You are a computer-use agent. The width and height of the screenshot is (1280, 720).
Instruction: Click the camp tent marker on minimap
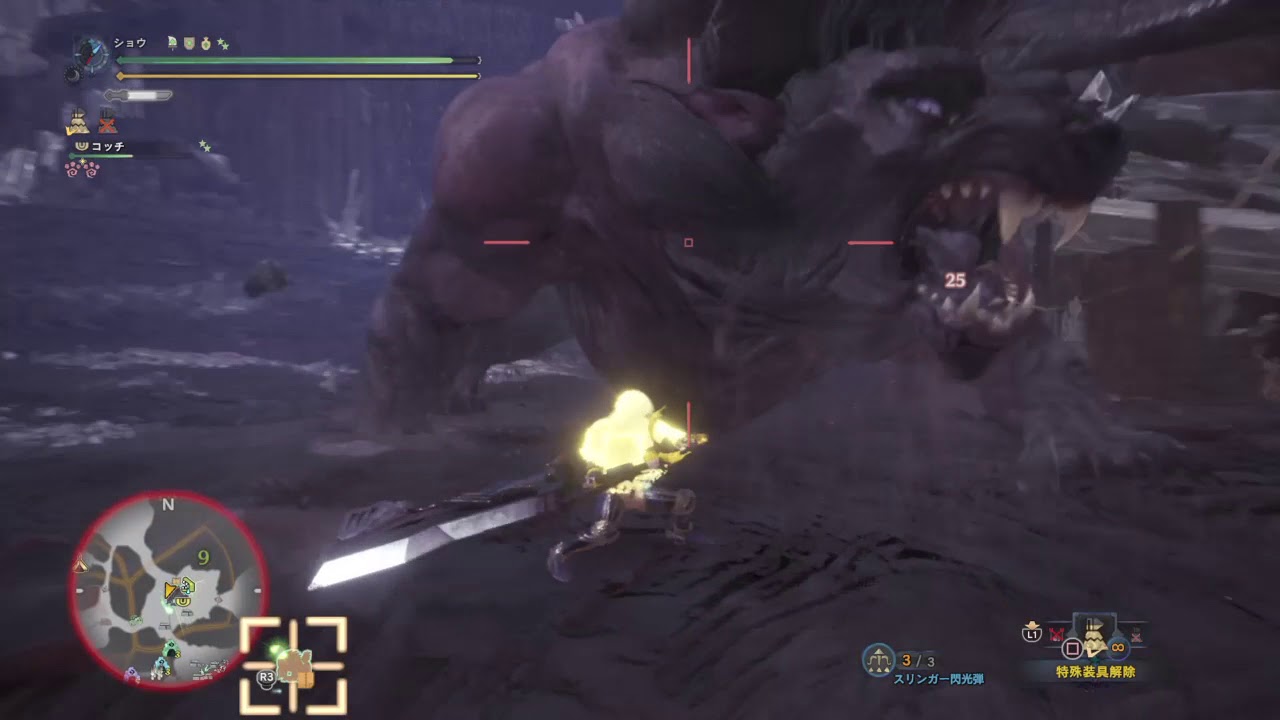pos(81,566)
